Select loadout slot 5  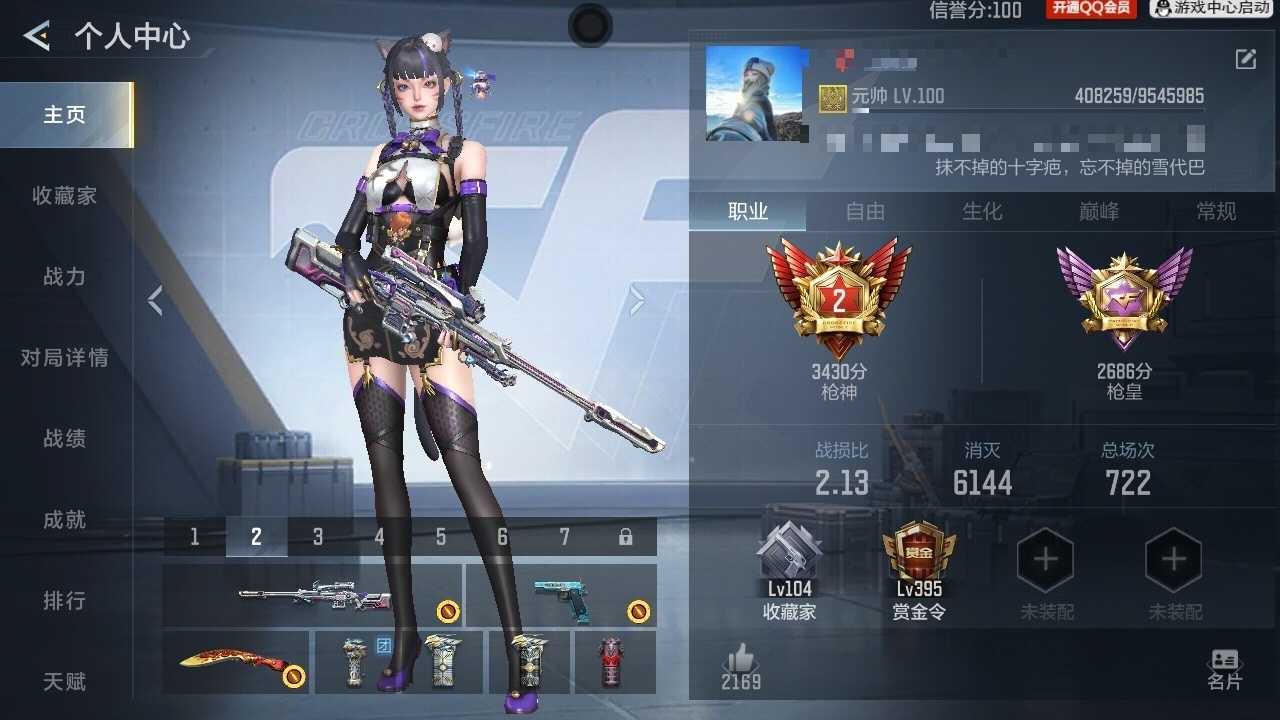tap(440, 536)
